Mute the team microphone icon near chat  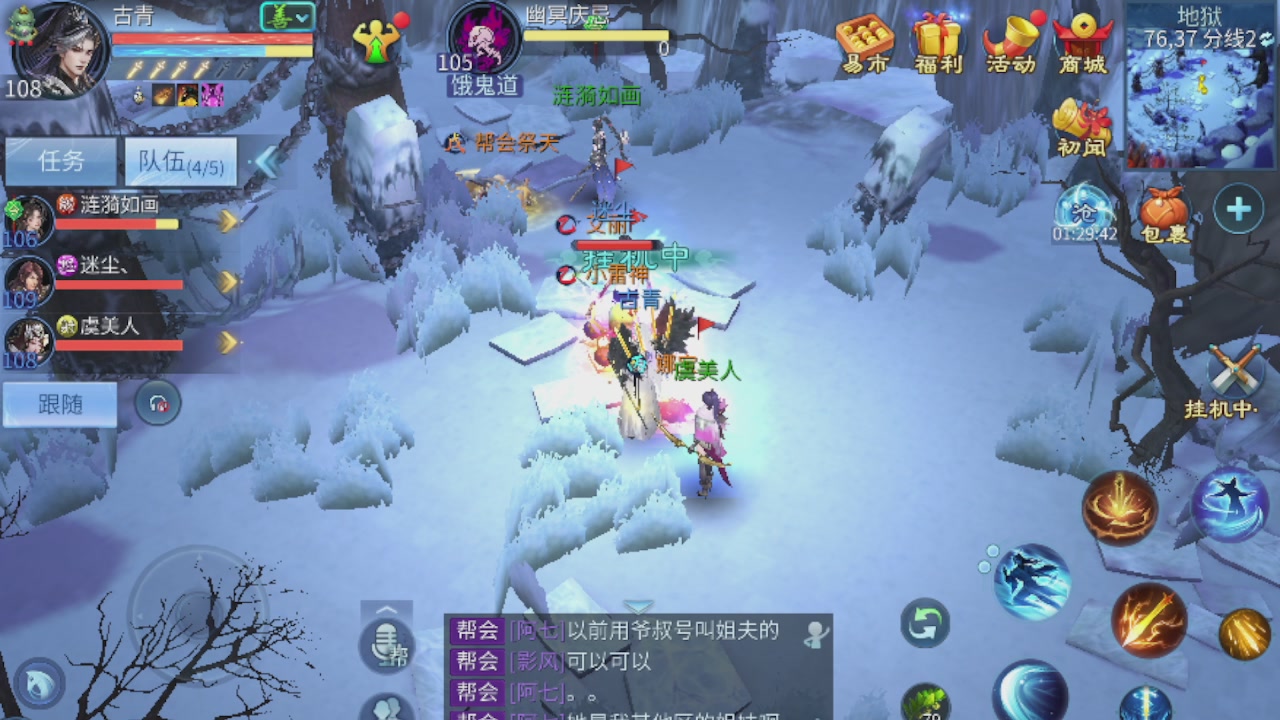coord(385,643)
